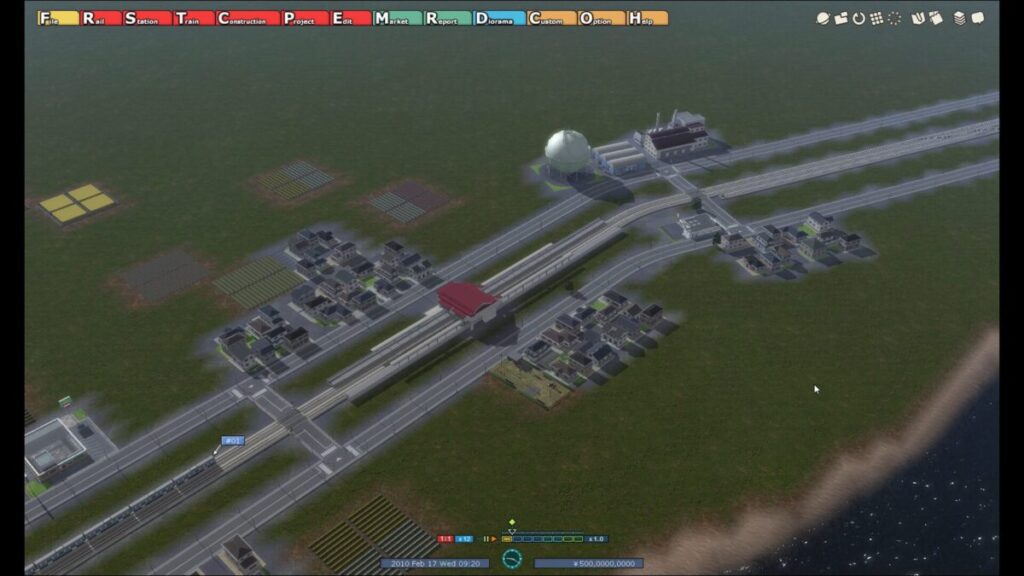The image size is (1024, 576).
Task: Open the Diorama menu
Action: click(x=498, y=18)
